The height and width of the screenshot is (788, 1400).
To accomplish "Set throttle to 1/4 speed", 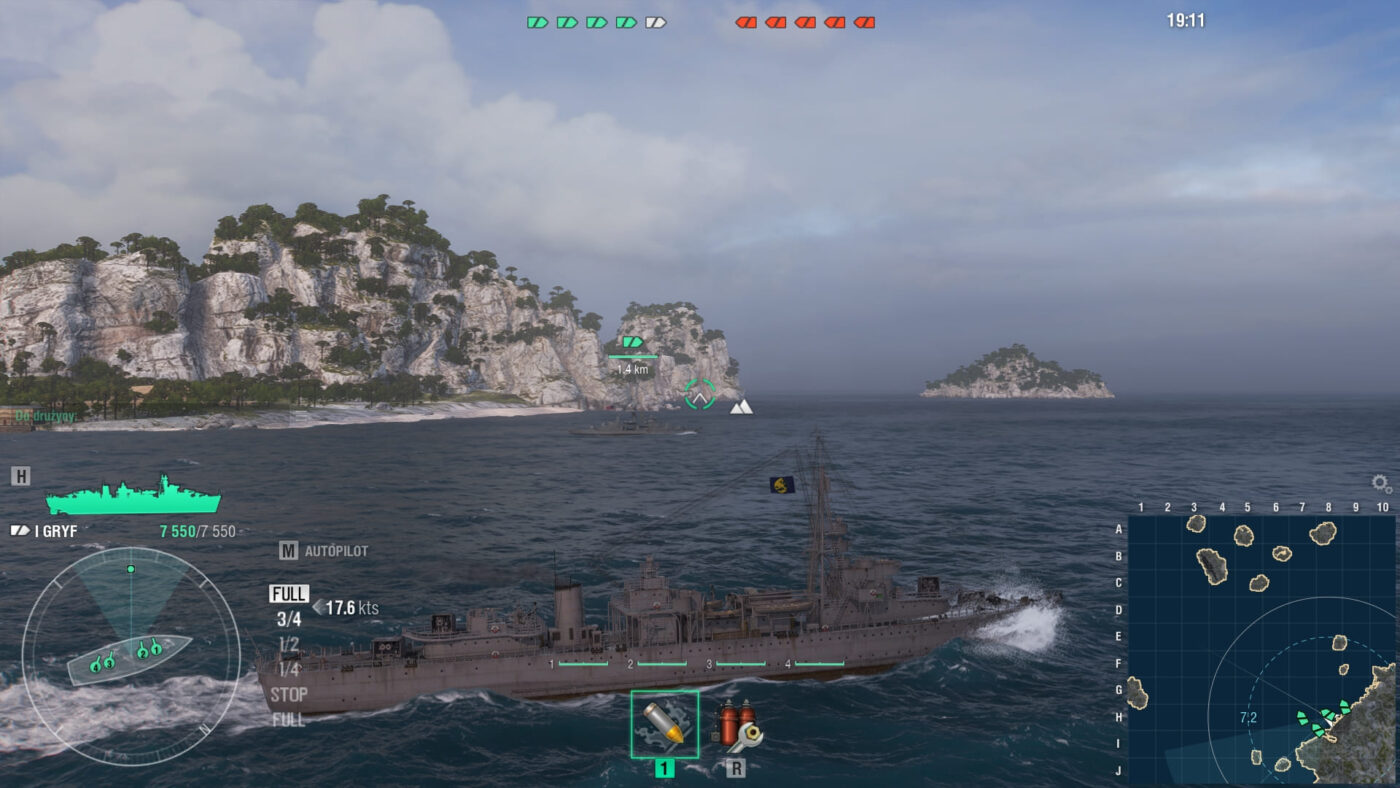I will pyautogui.click(x=289, y=669).
